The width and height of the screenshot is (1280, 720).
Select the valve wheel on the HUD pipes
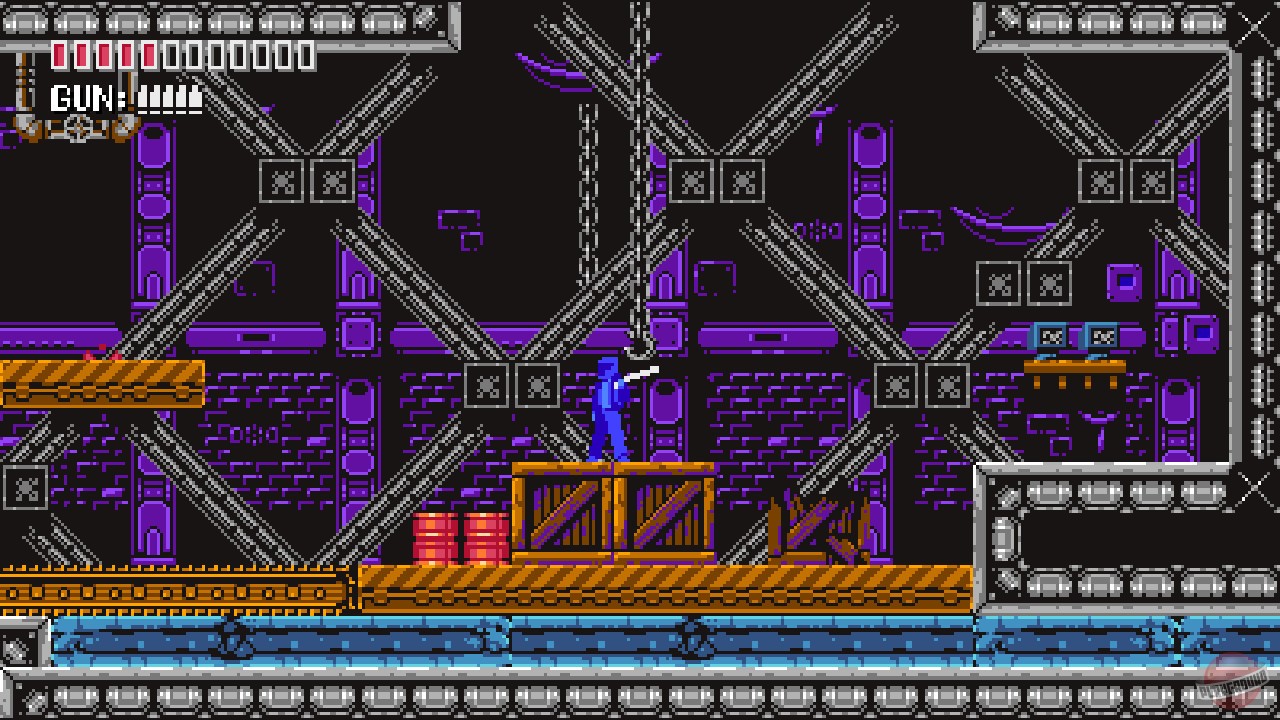[x=76, y=126]
